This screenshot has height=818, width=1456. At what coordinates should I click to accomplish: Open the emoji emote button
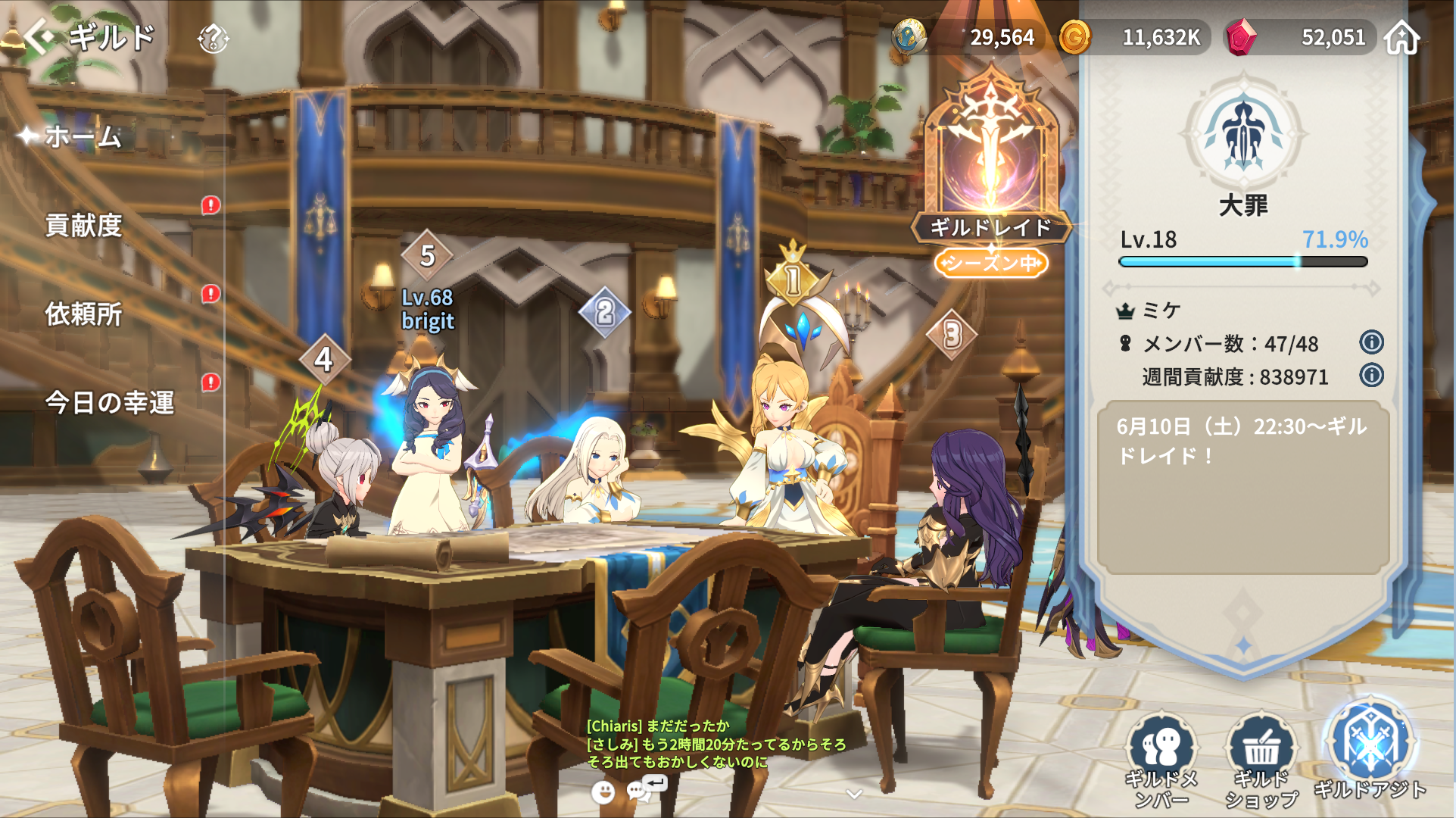(603, 792)
